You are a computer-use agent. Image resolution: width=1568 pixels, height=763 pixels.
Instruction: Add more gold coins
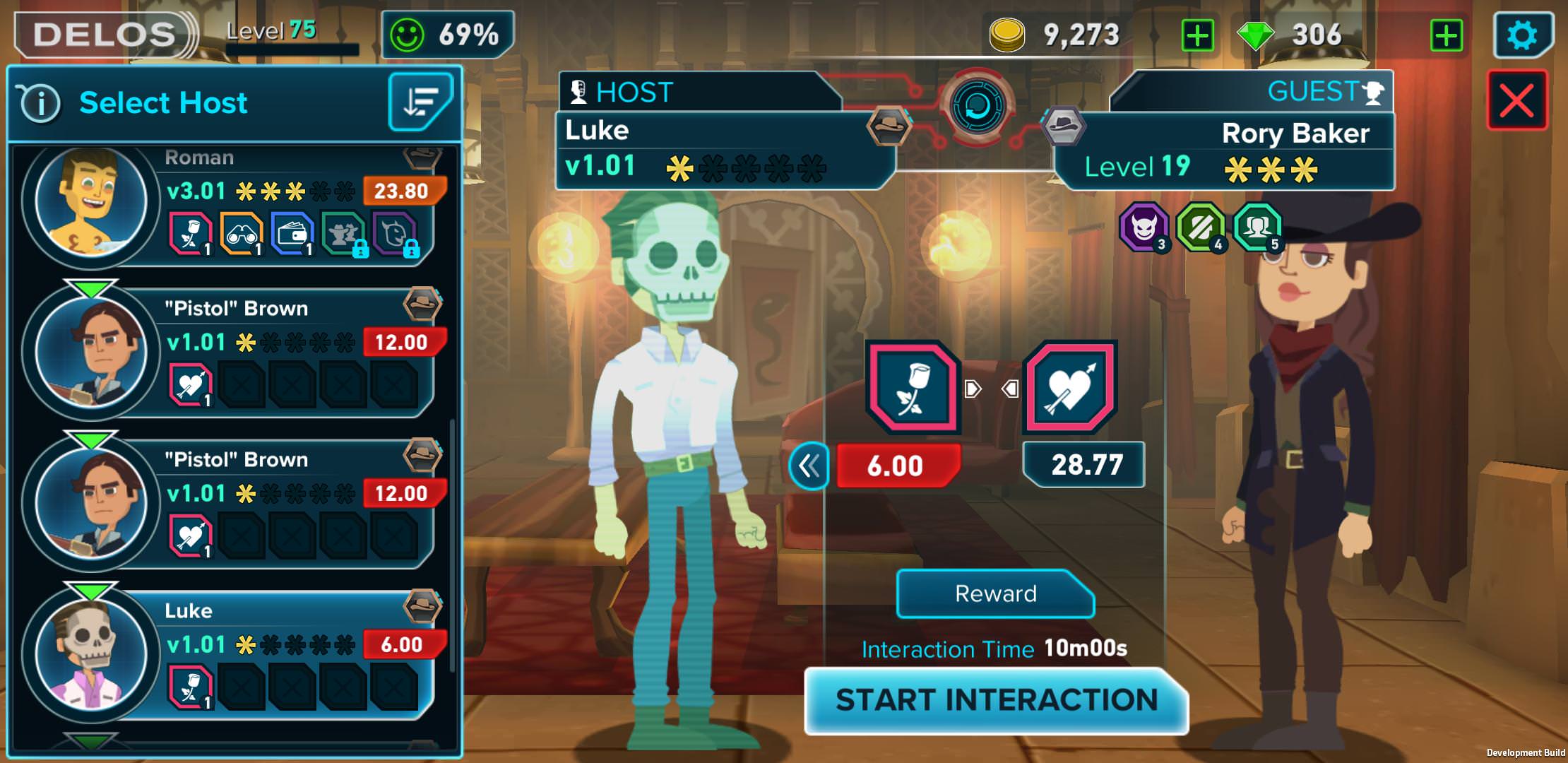[1197, 35]
